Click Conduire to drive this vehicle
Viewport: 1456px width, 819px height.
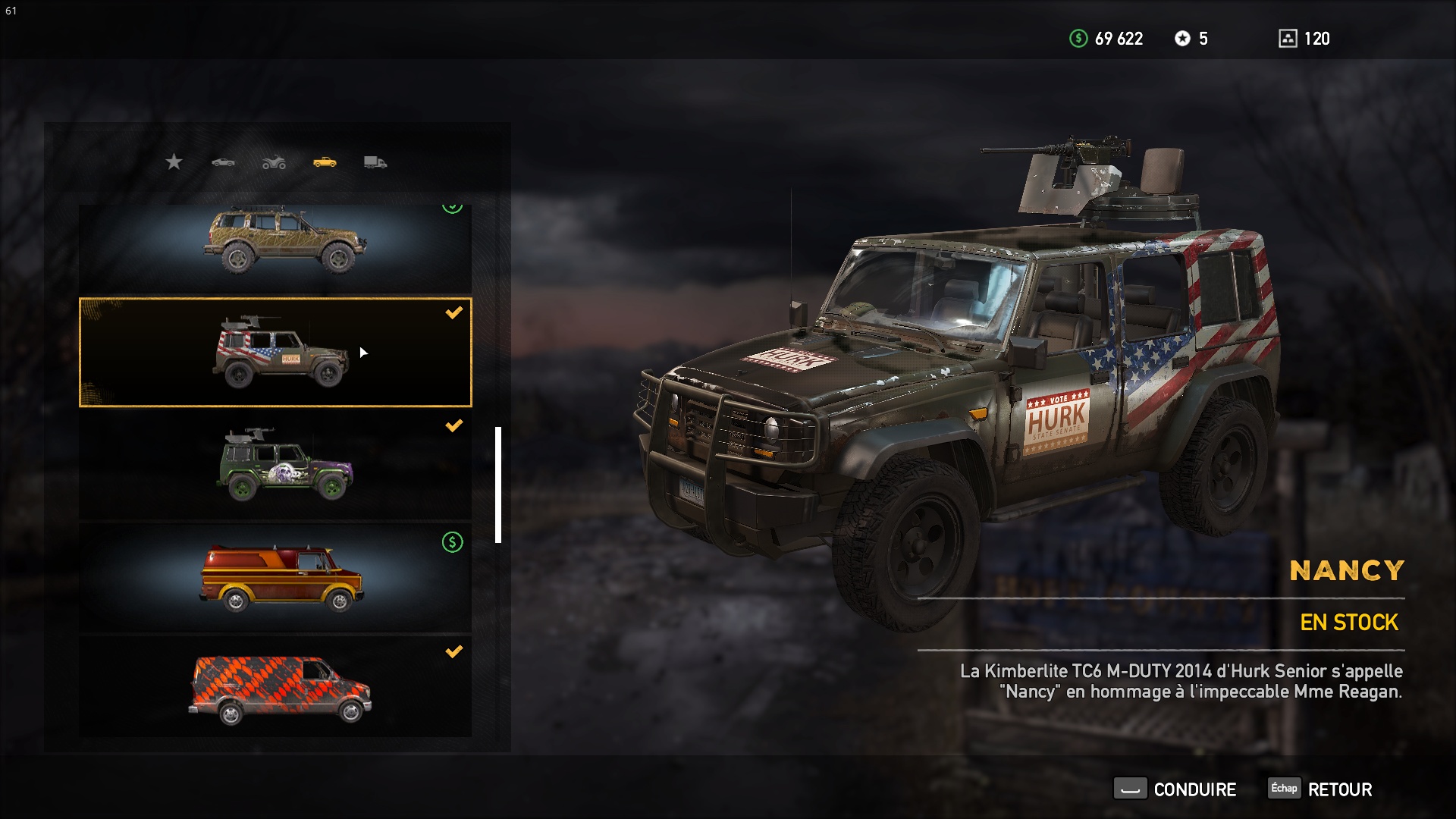(1175, 789)
